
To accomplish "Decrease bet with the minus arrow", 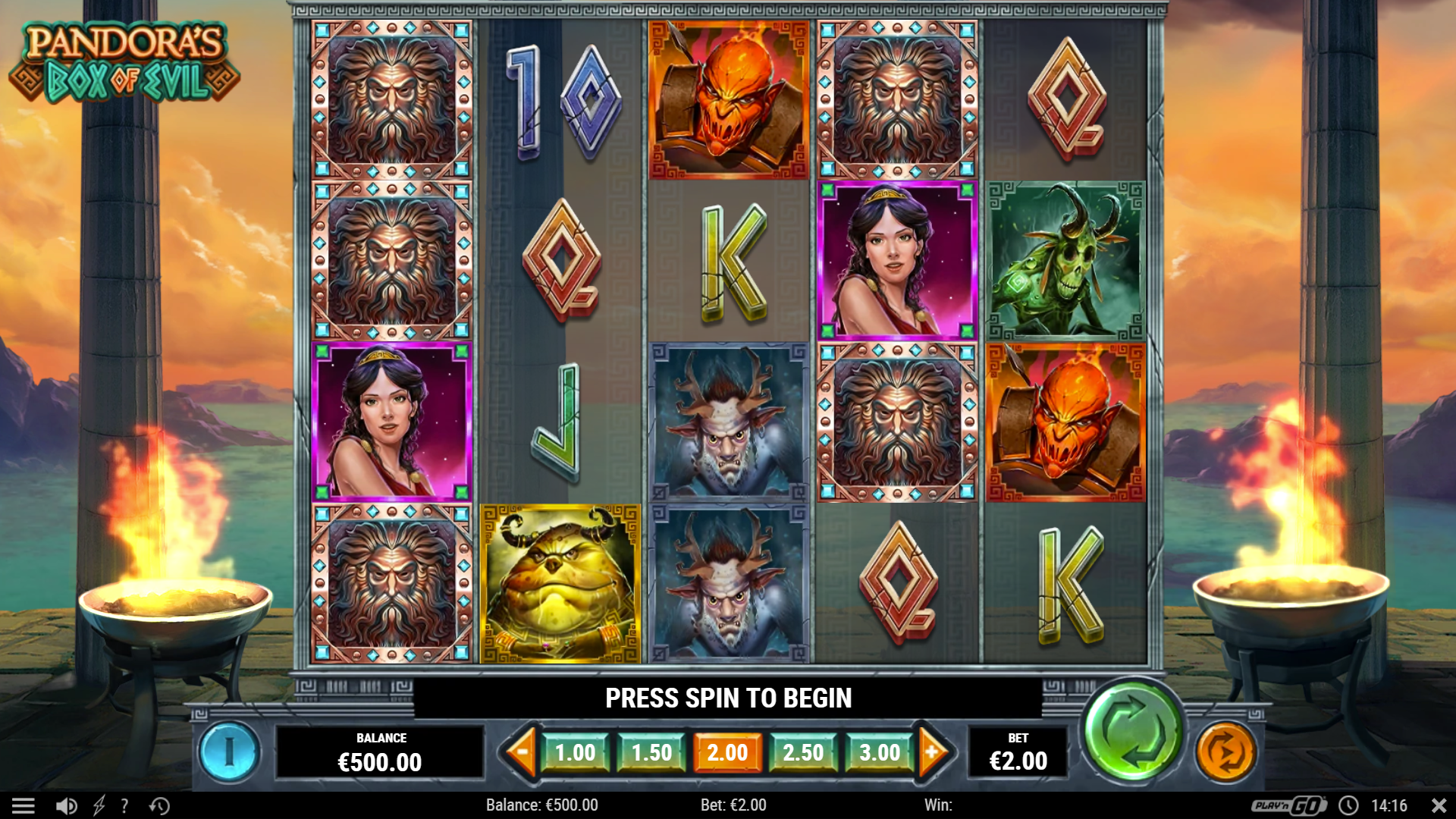I will pyautogui.click(x=520, y=752).
